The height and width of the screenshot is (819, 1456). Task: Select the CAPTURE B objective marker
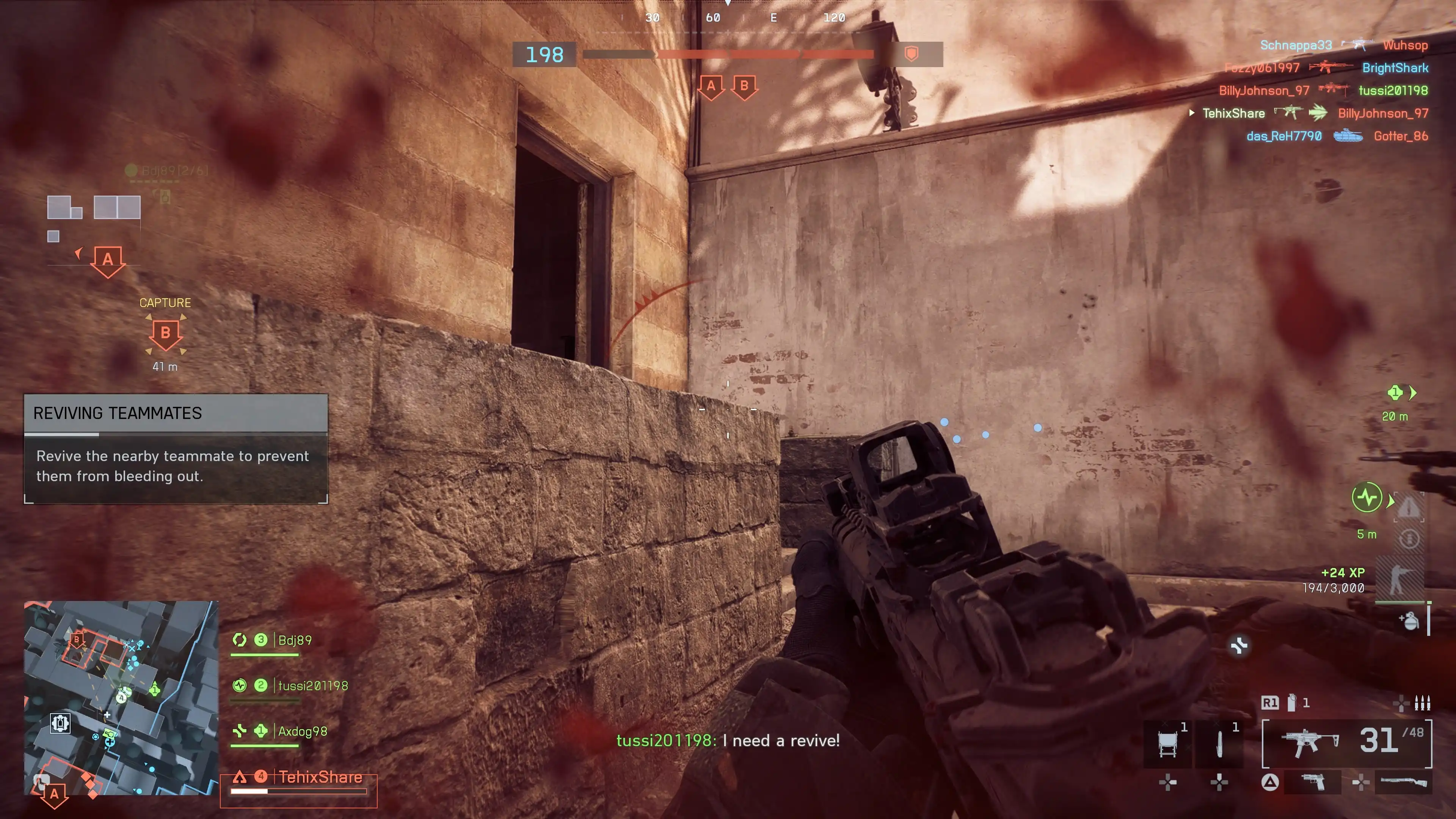[165, 334]
